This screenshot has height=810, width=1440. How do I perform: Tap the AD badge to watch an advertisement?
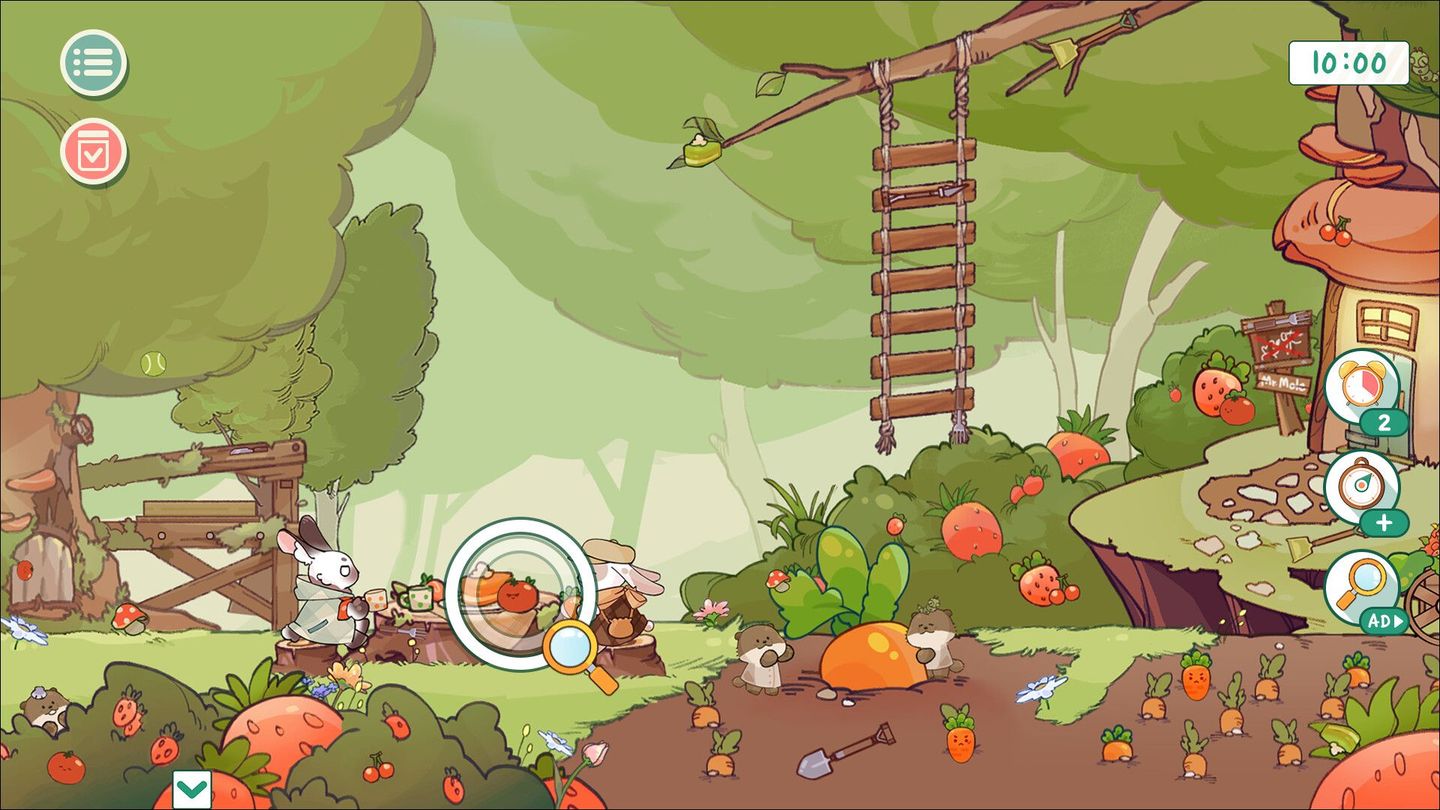pyautogui.click(x=1383, y=621)
